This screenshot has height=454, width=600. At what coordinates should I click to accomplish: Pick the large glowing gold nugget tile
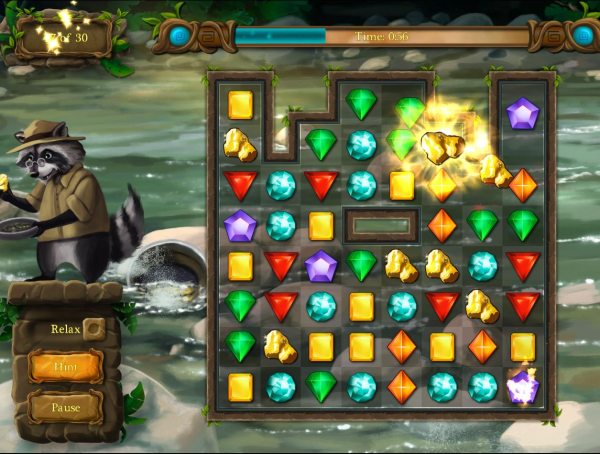(440, 145)
